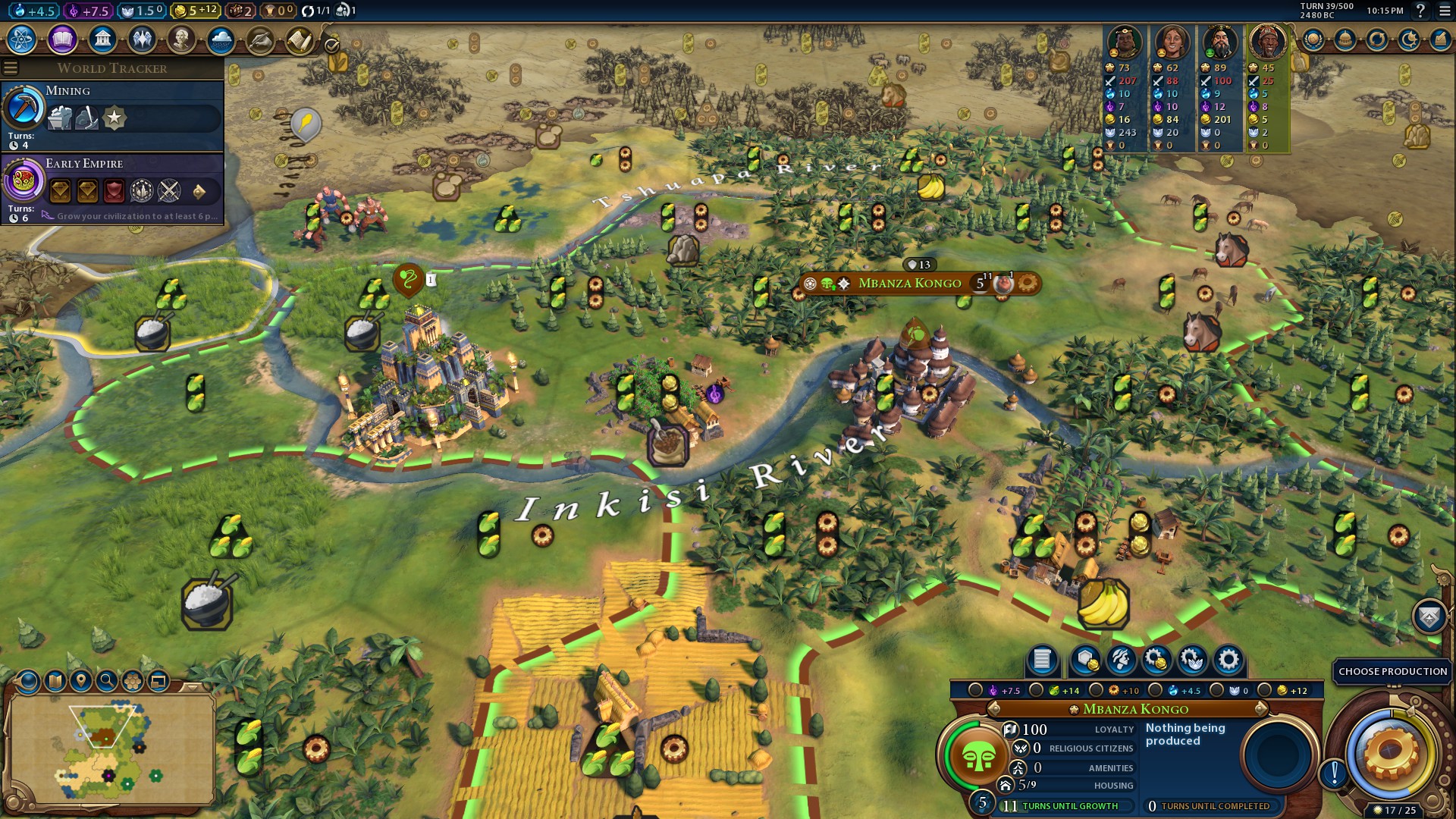The image size is (1456, 819).
Task: Open the main menu hamburger button
Action: (1444, 11)
